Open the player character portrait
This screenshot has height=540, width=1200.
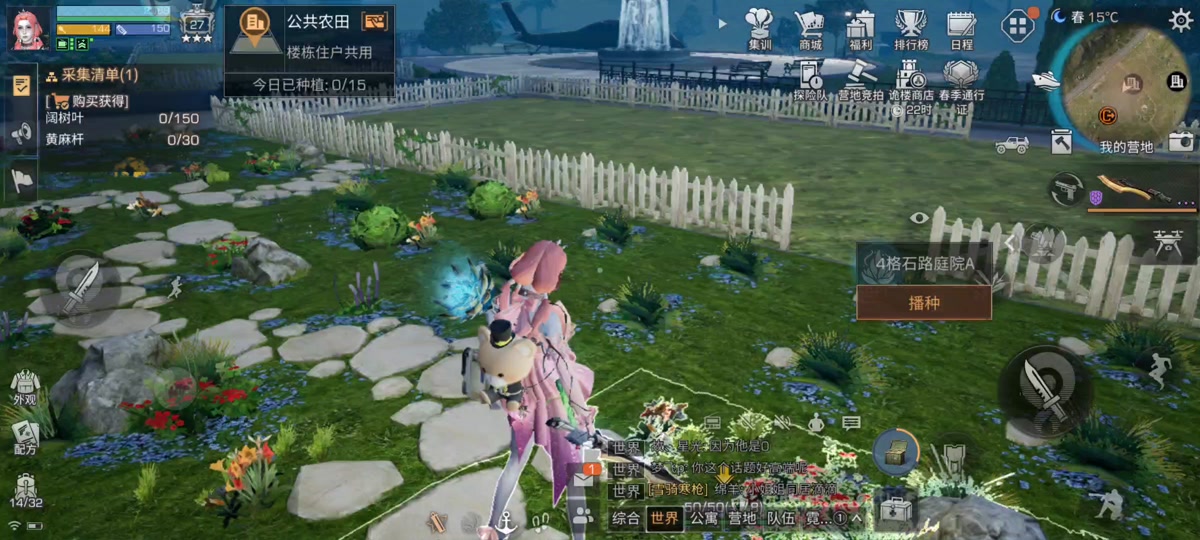[x=29, y=28]
